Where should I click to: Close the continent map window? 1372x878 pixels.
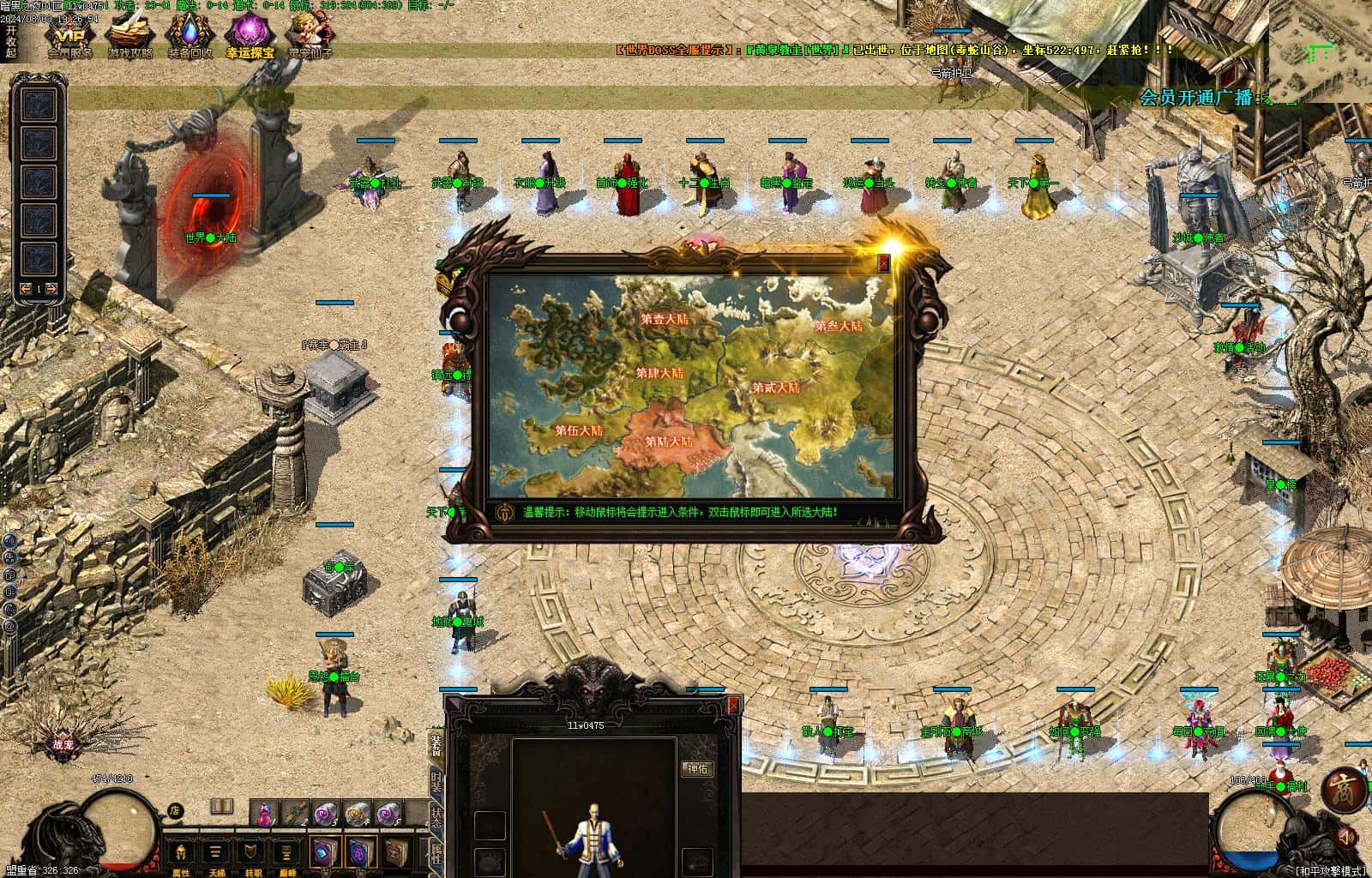[x=884, y=264]
